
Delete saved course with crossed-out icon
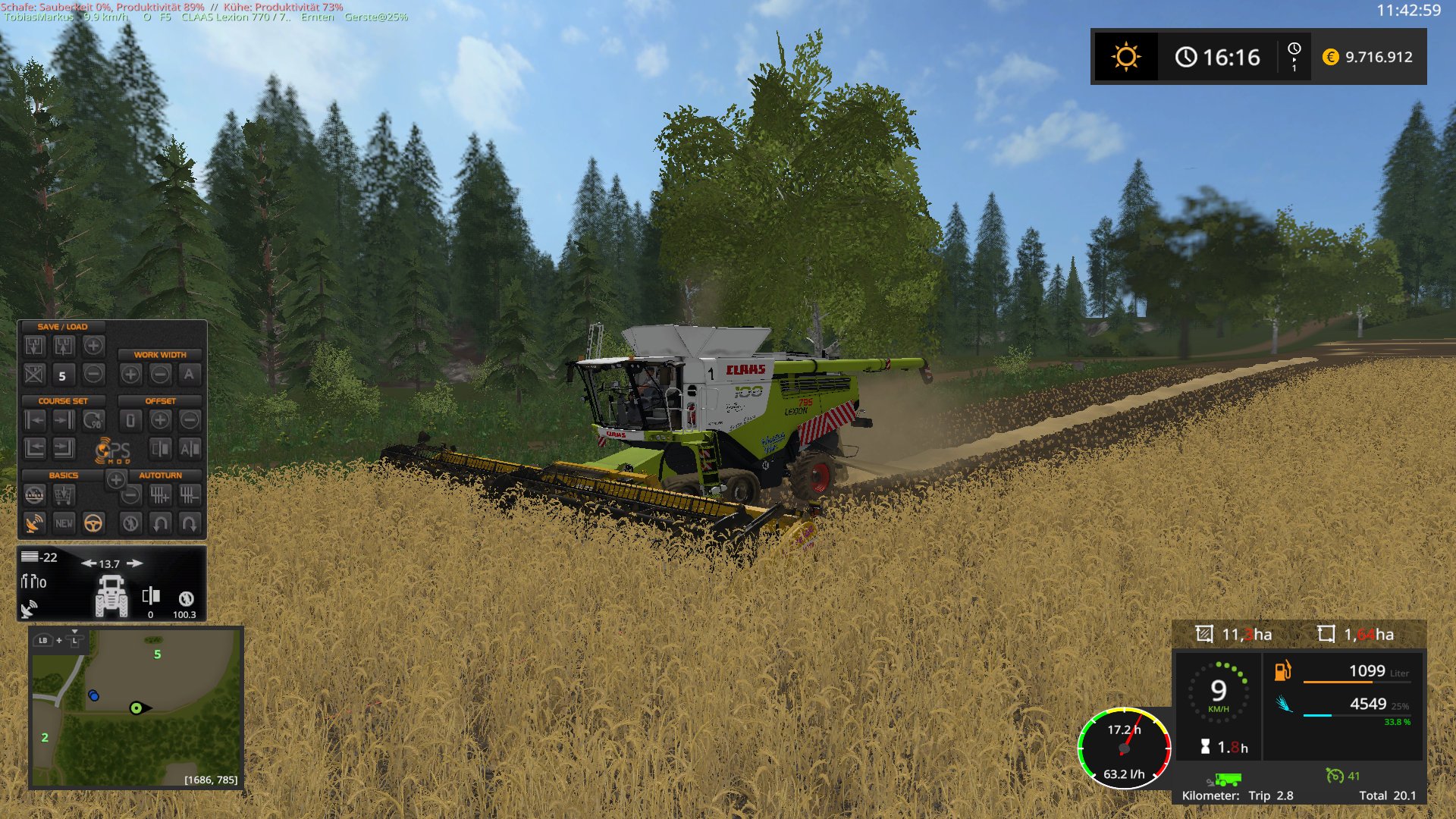[x=34, y=374]
